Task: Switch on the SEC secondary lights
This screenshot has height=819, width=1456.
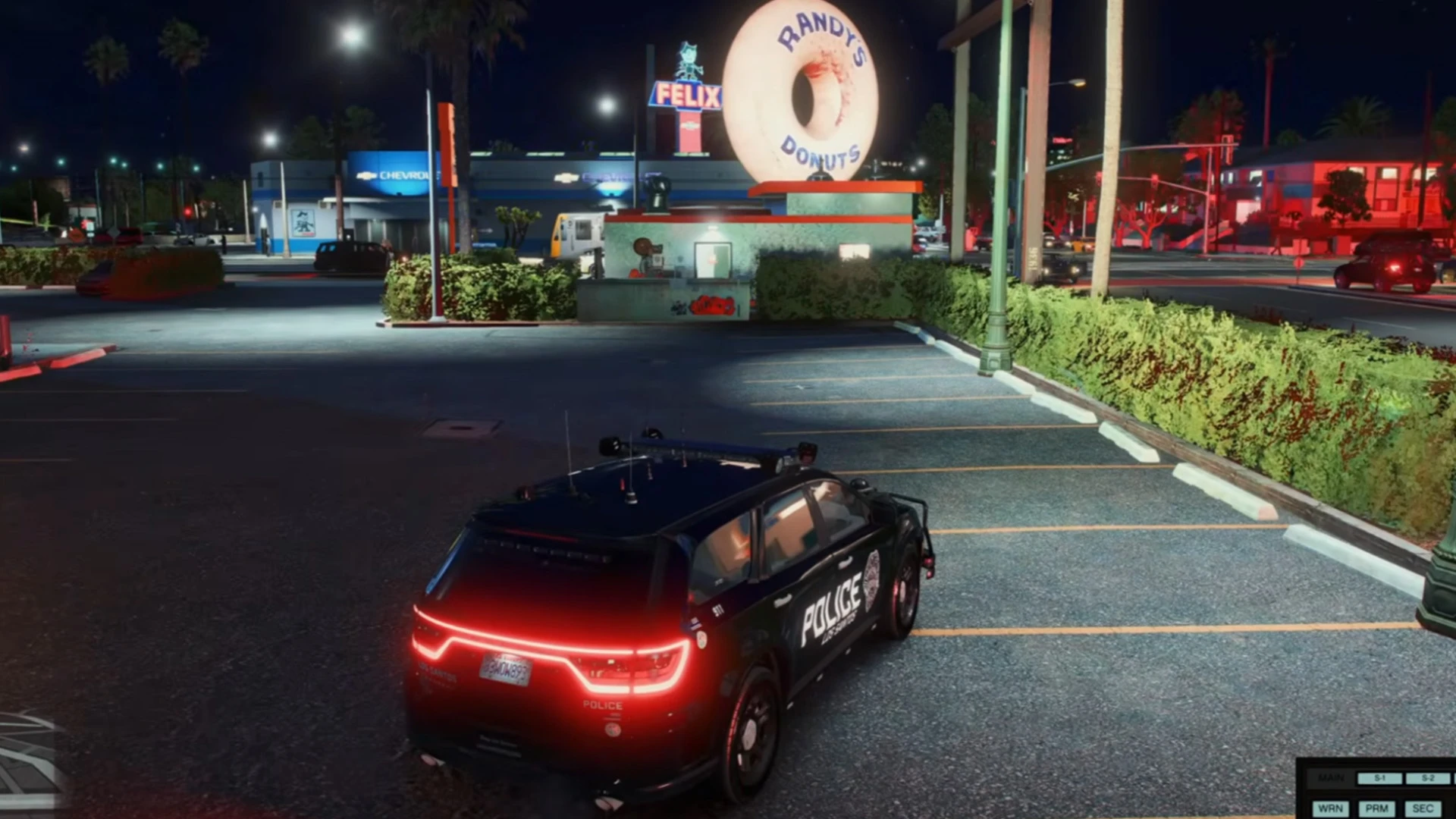Action: (x=1423, y=808)
